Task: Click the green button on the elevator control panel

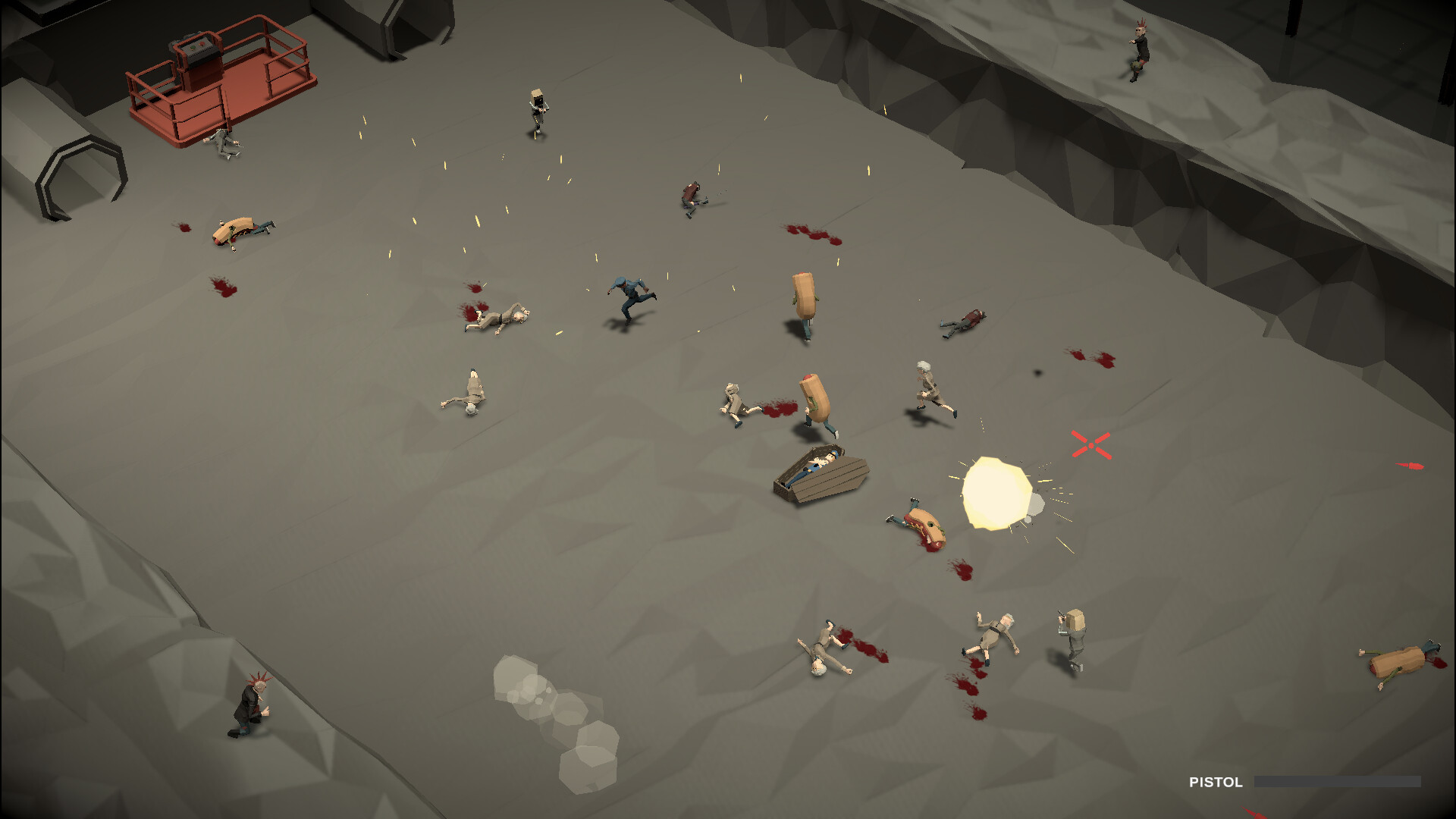Action: click(x=192, y=48)
